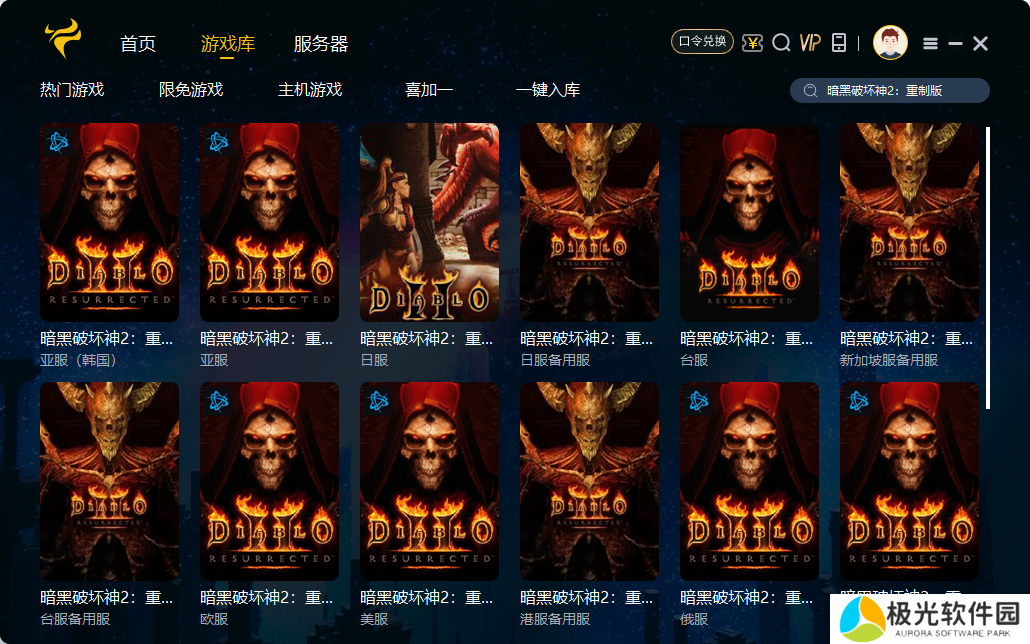1030x644 pixels.
Task: Show the 限免游戏 free games category
Action: click(x=191, y=90)
